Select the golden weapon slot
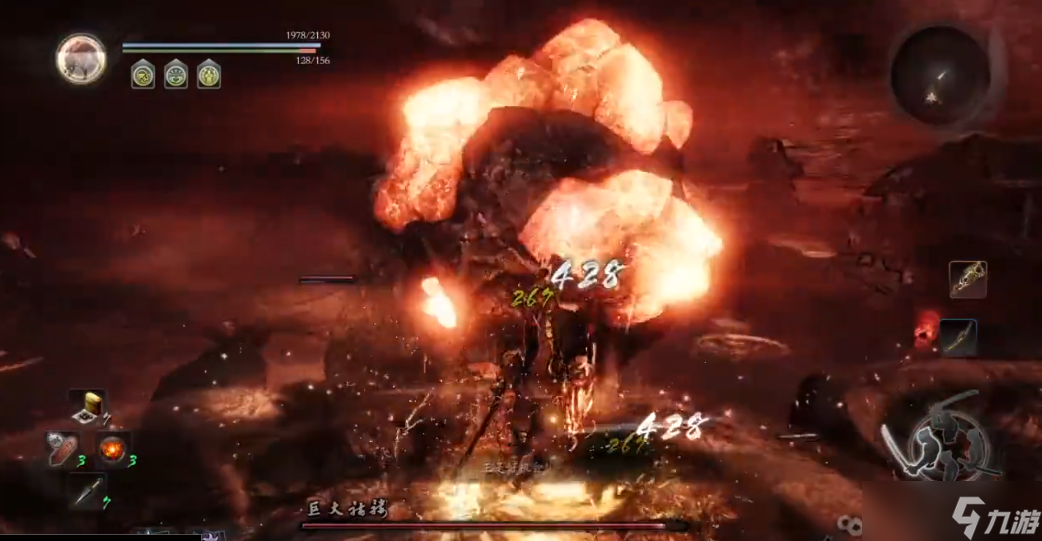The height and width of the screenshot is (541, 1042). [x=967, y=280]
